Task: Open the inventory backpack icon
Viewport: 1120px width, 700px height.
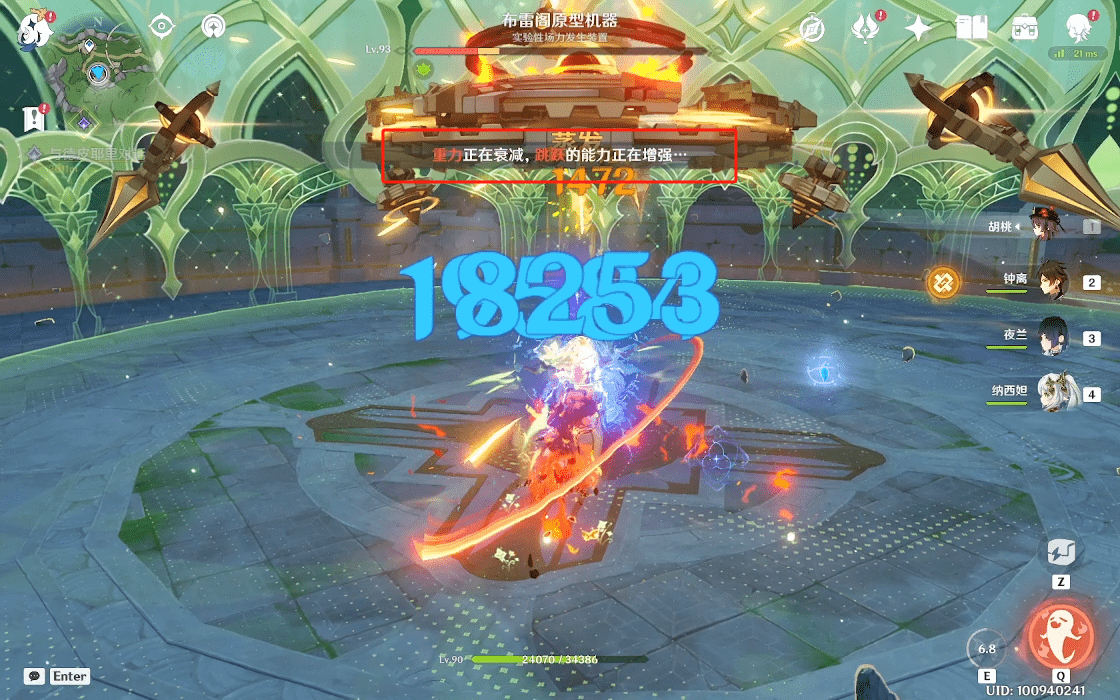Action: (x=1024, y=28)
